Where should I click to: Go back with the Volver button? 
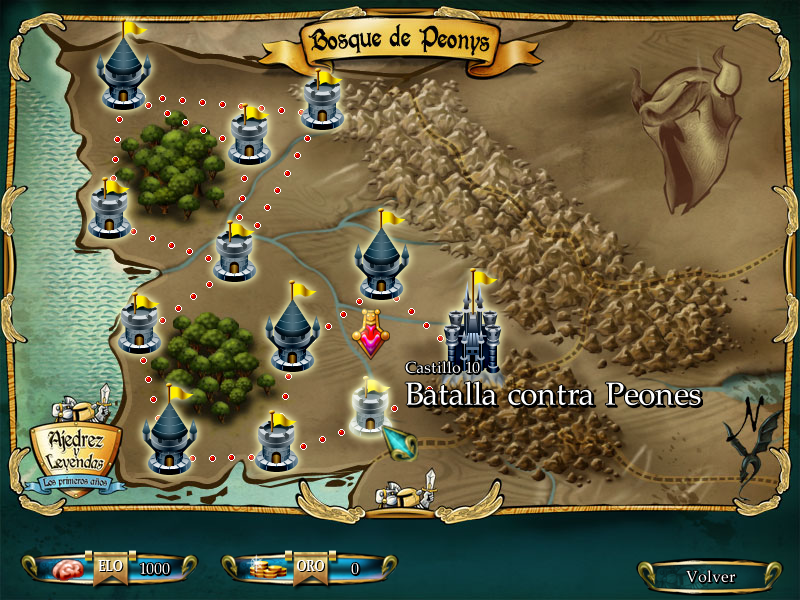click(x=710, y=576)
